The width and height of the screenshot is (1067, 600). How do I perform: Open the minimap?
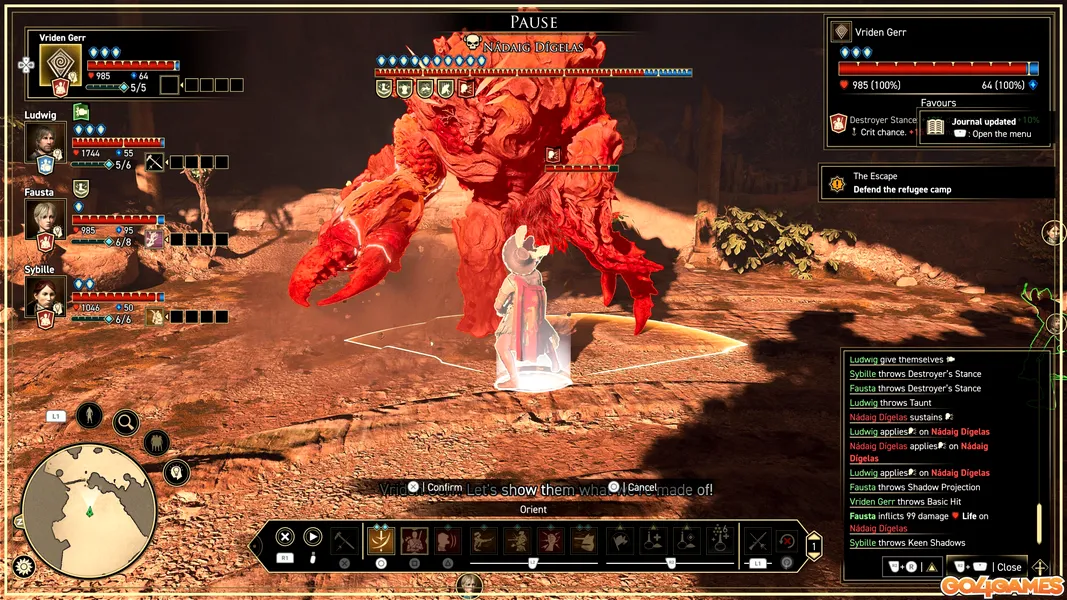89,510
